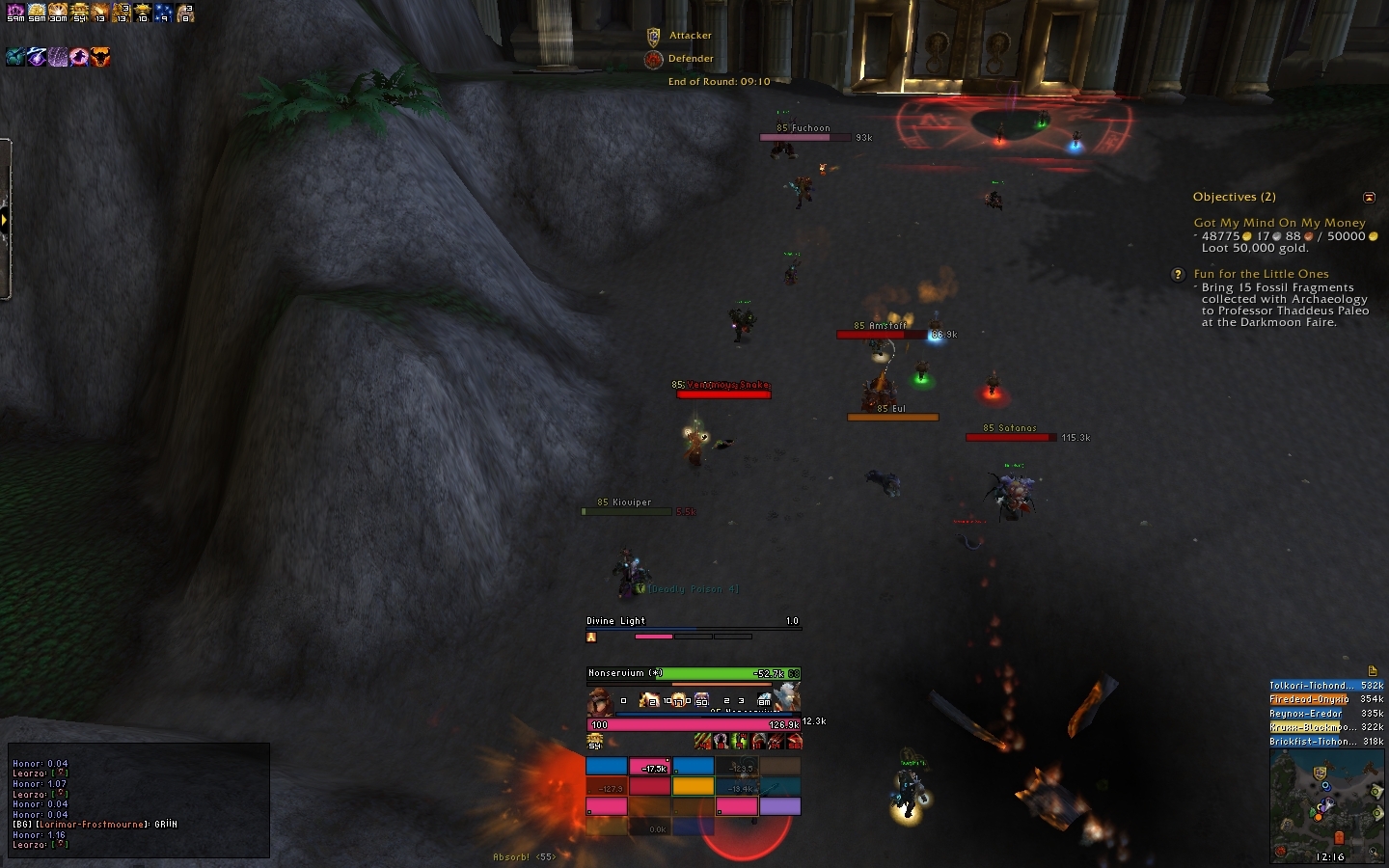
Task: Collapse the Got My Mind On My Money quest
Action: coord(1279,223)
